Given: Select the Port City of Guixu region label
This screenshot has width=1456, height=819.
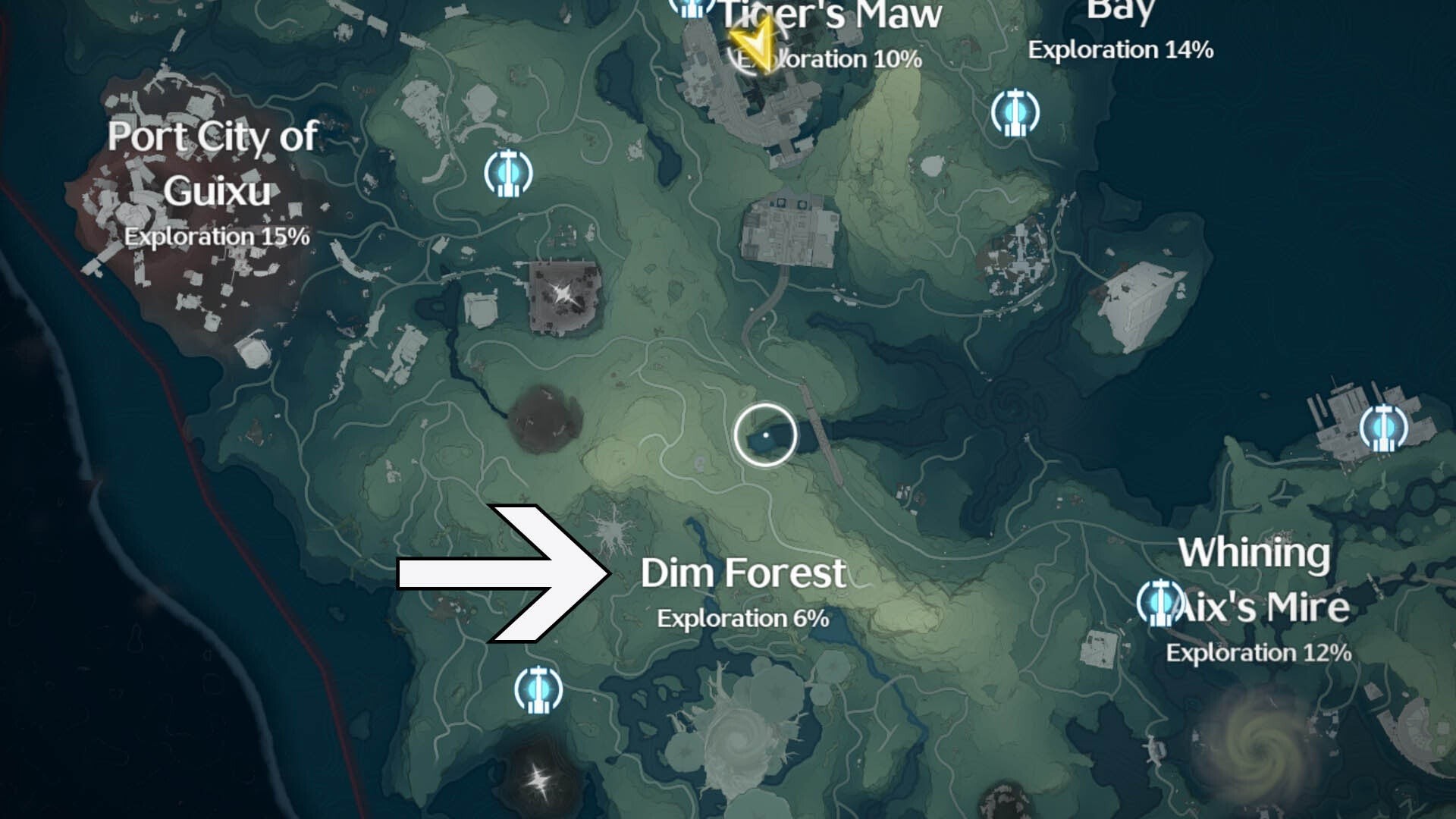Looking at the screenshot, I should (213, 163).
